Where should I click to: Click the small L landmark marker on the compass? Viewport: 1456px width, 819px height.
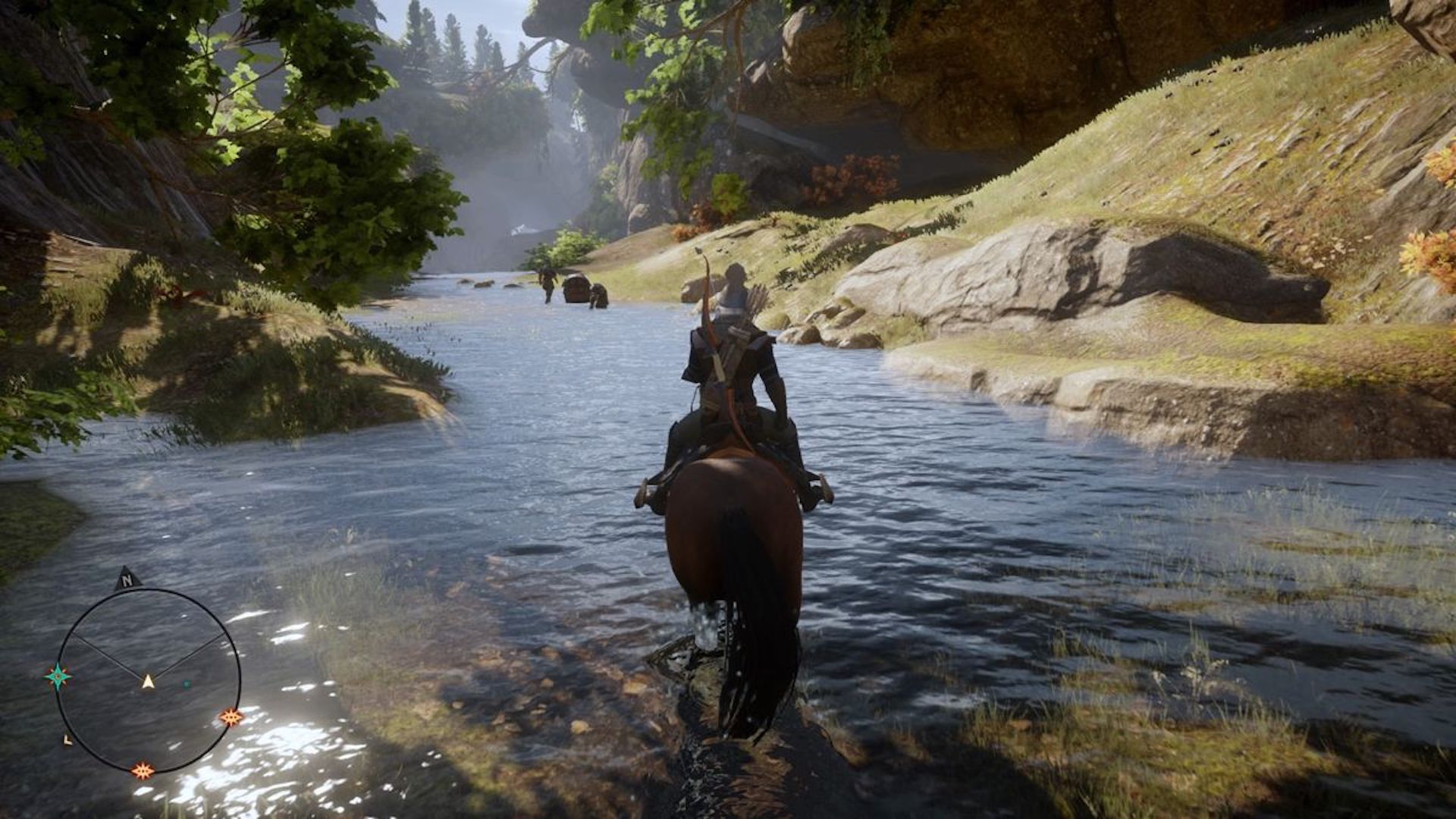pyautogui.click(x=67, y=739)
